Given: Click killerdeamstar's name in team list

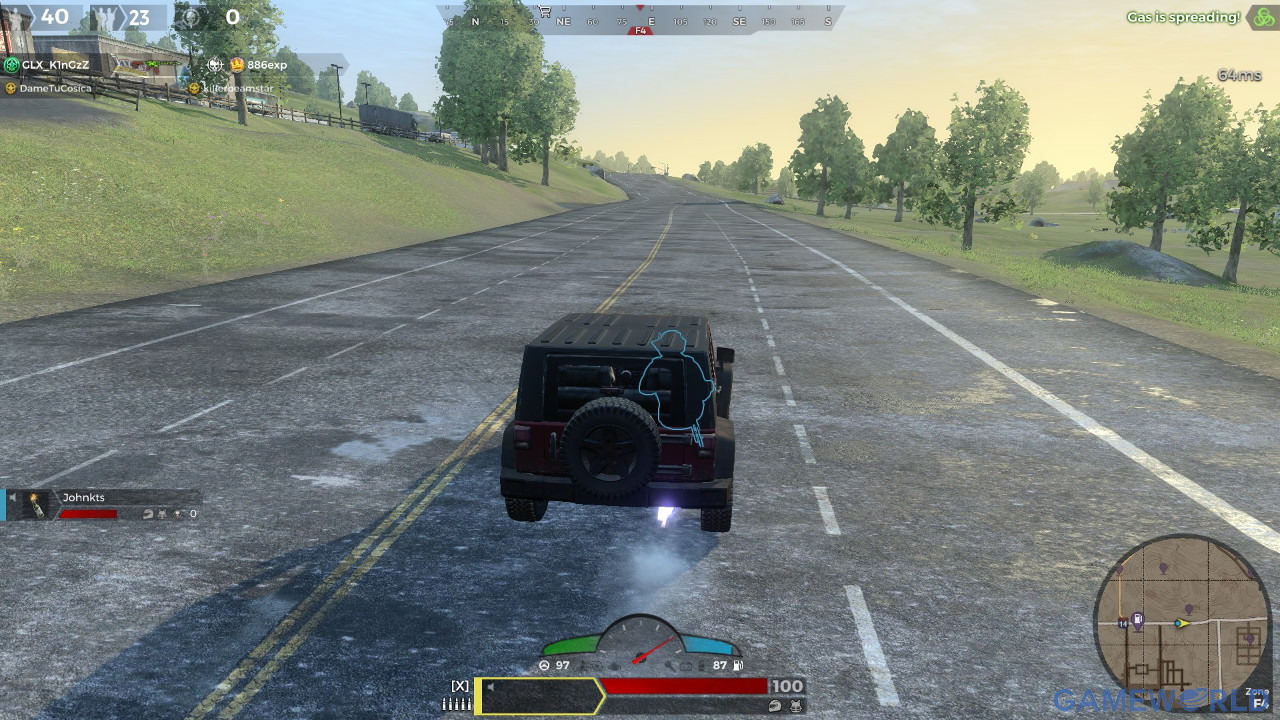Looking at the screenshot, I should point(236,88).
